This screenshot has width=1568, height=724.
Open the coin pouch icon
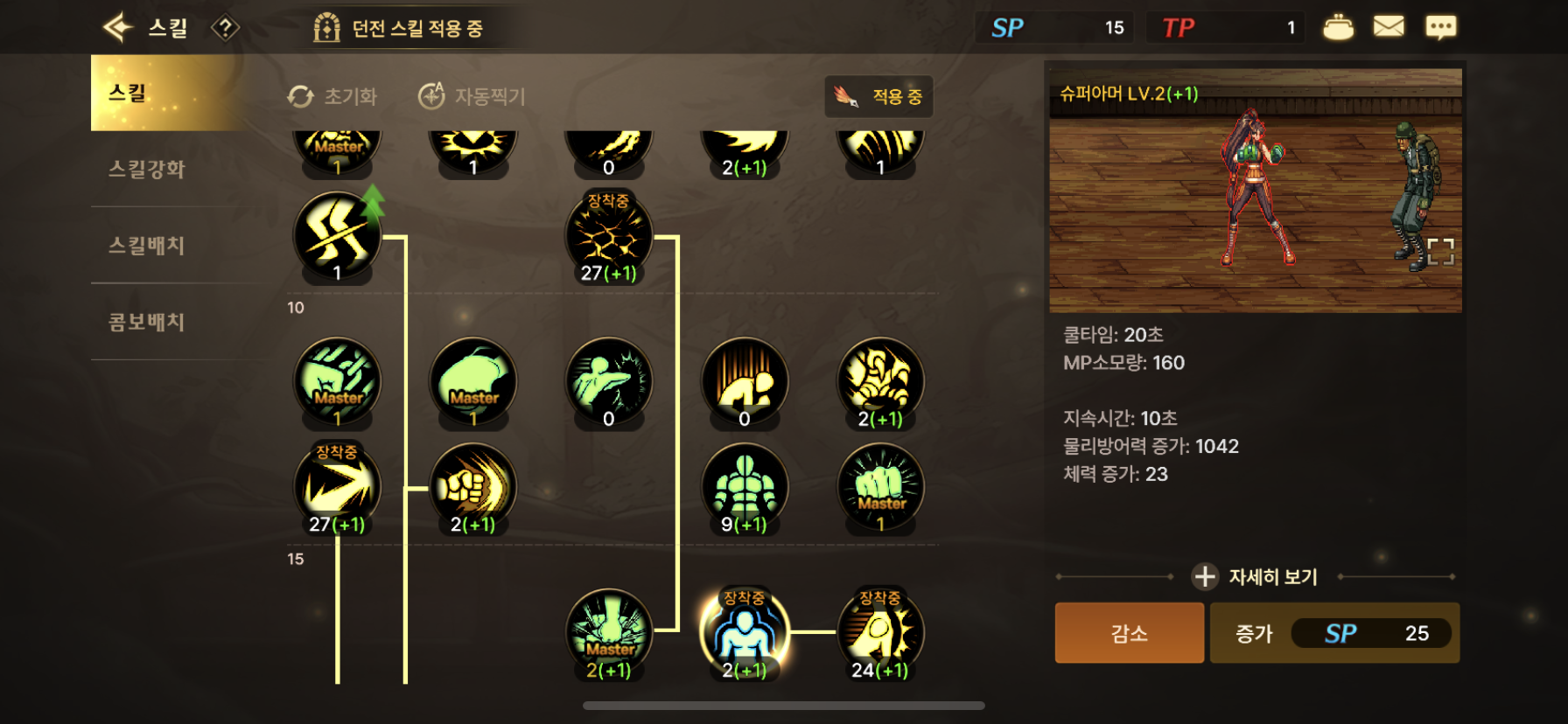pyautogui.click(x=1338, y=27)
